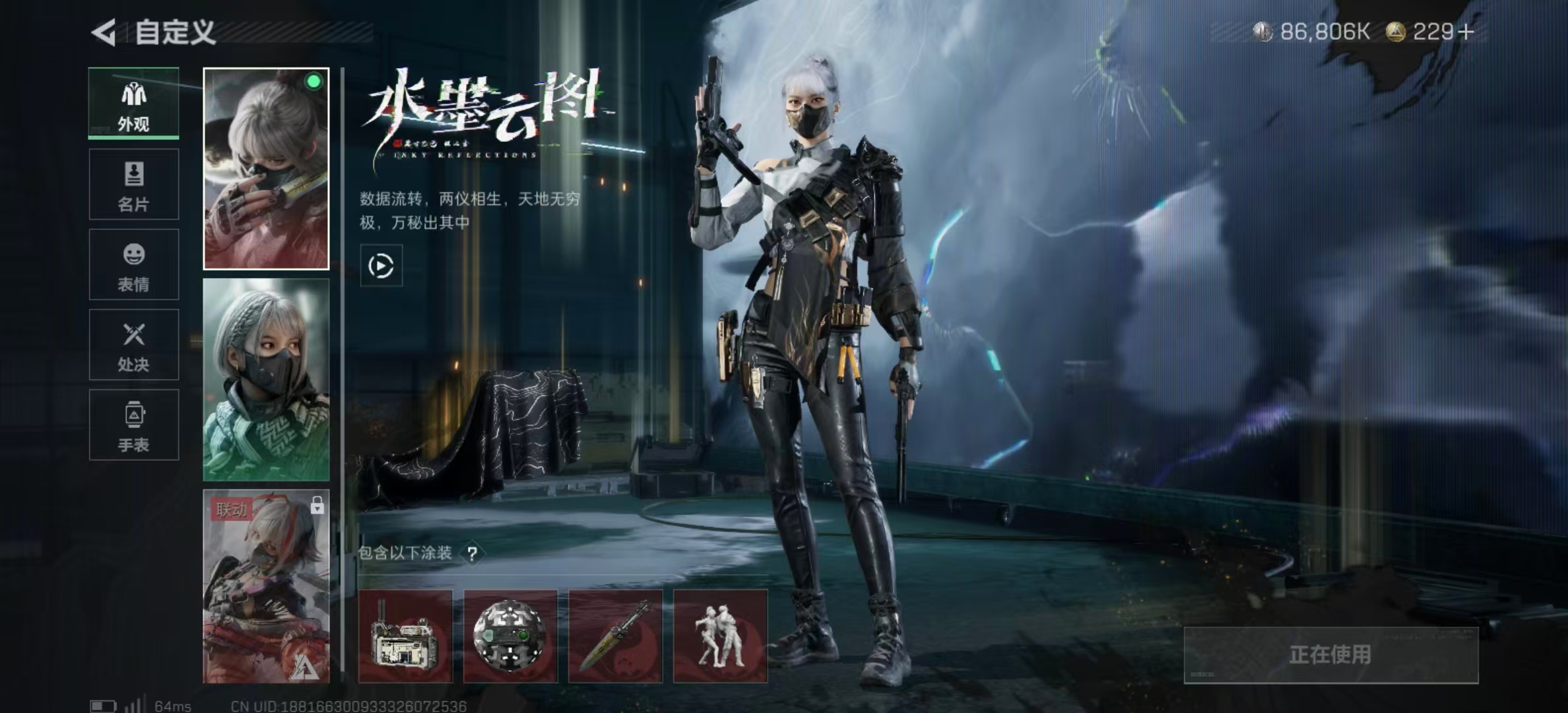
Task: Go back using the arrow beside 自定义
Action: (x=104, y=32)
